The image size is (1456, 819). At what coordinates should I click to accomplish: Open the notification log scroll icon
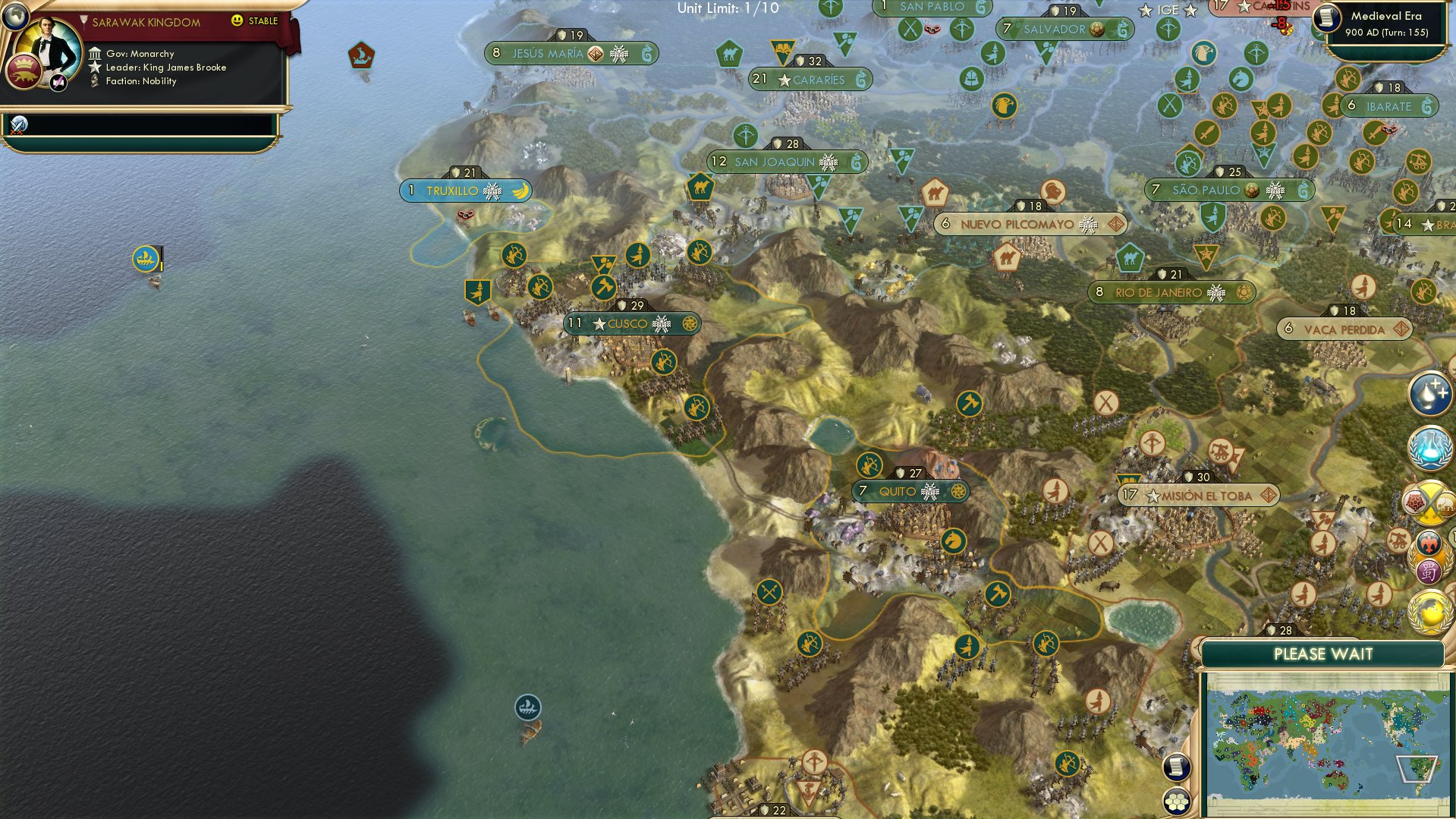(x=1177, y=767)
